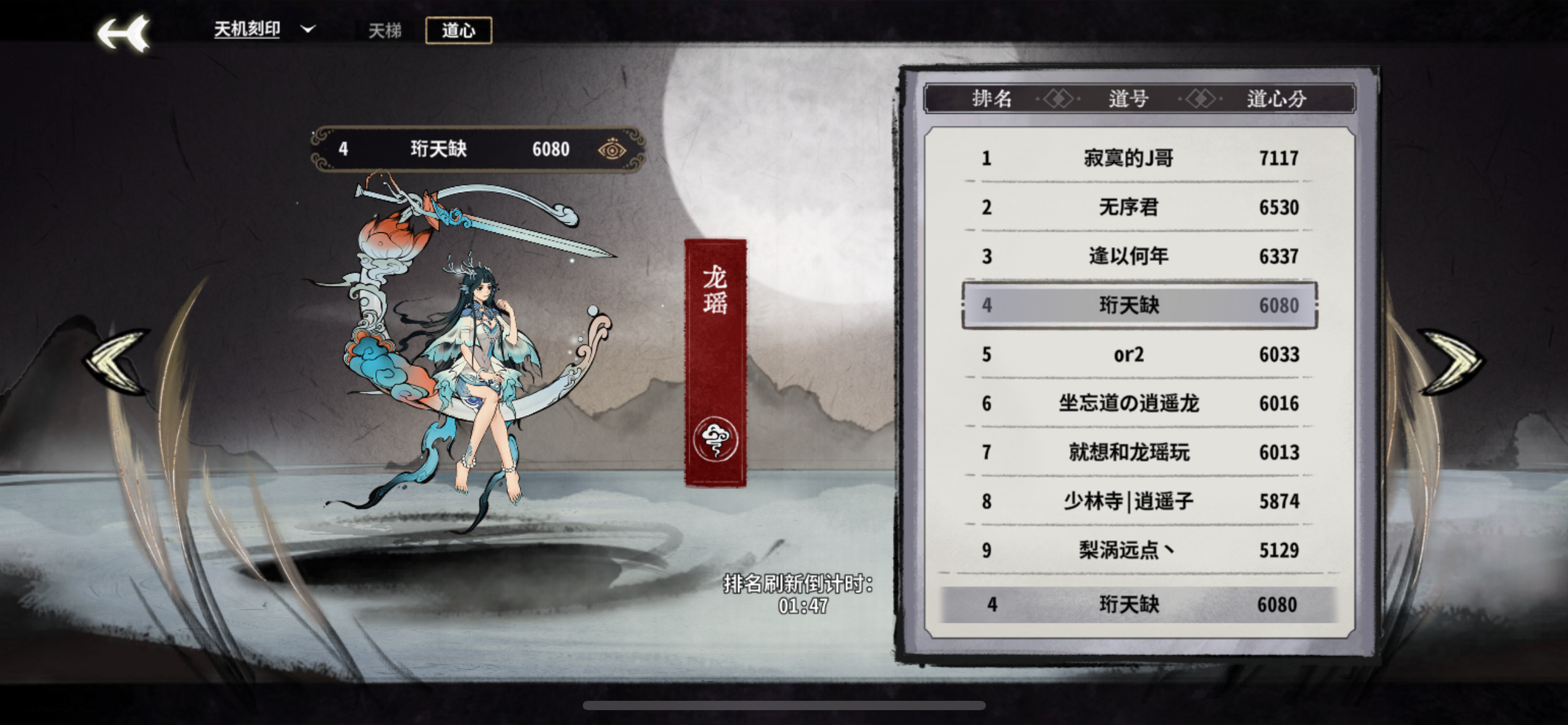The height and width of the screenshot is (725, 1568).
Task: Switch to the 天梯 tab
Action: 384,30
